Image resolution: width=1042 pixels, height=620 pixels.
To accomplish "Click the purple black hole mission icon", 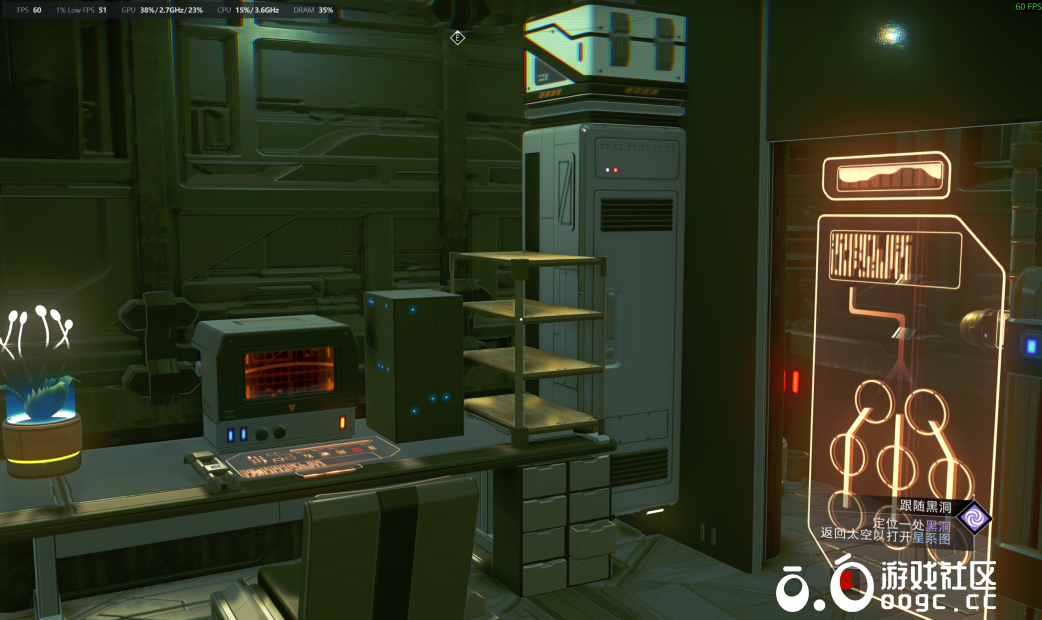I will tap(972, 518).
